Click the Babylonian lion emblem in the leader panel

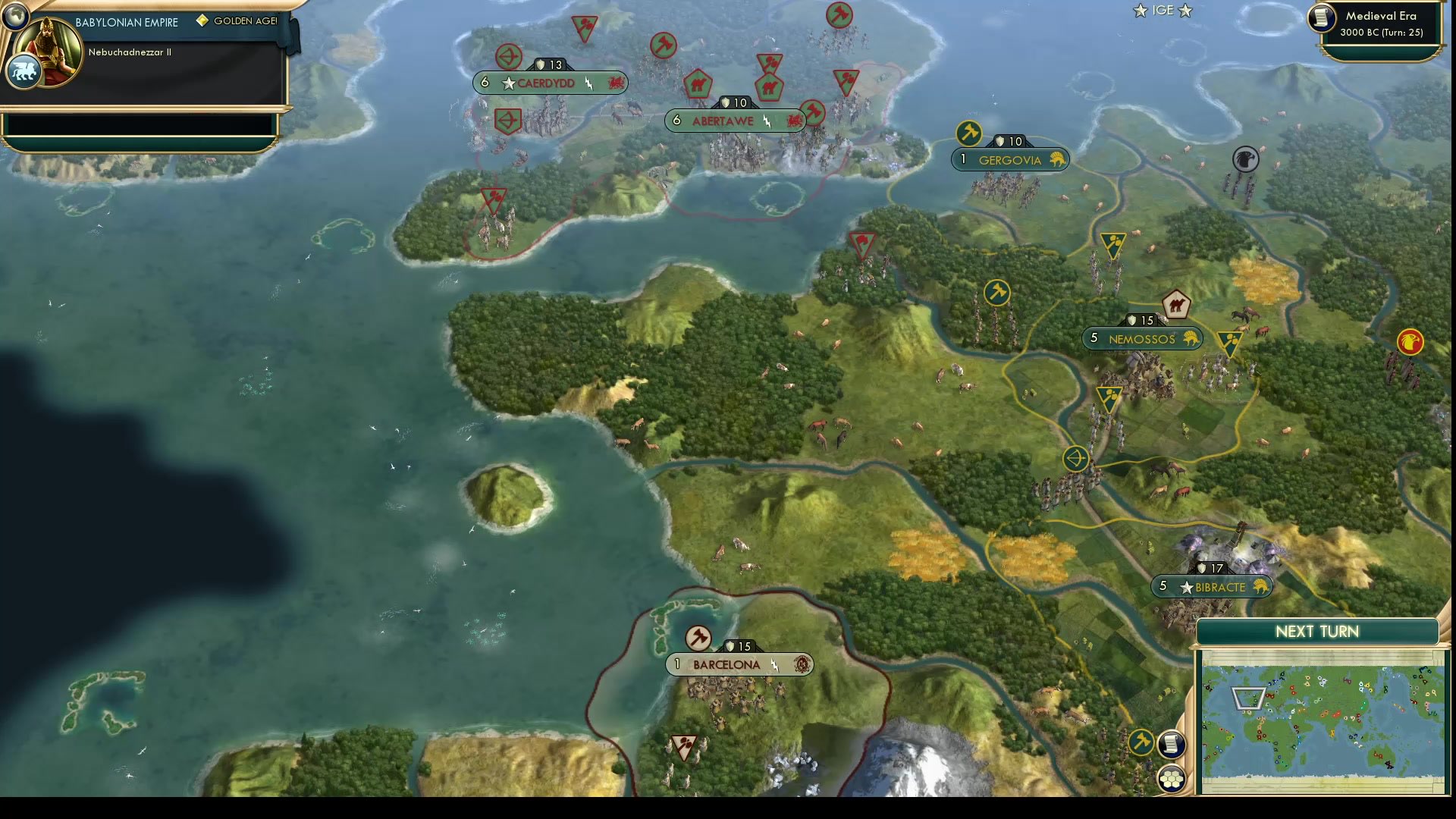pyautogui.click(x=24, y=71)
